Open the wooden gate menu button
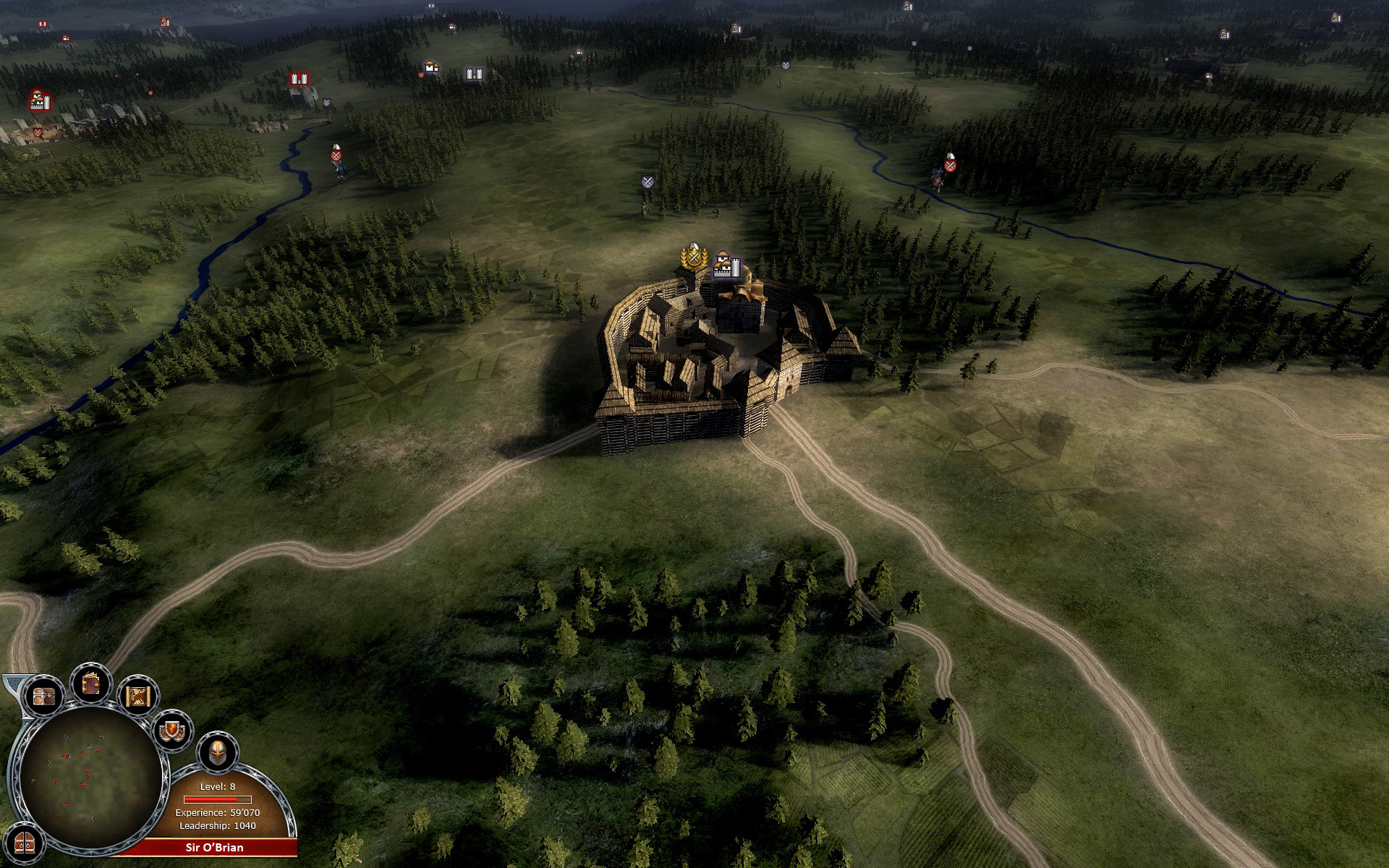1389x868 pixels. [24, 844]
